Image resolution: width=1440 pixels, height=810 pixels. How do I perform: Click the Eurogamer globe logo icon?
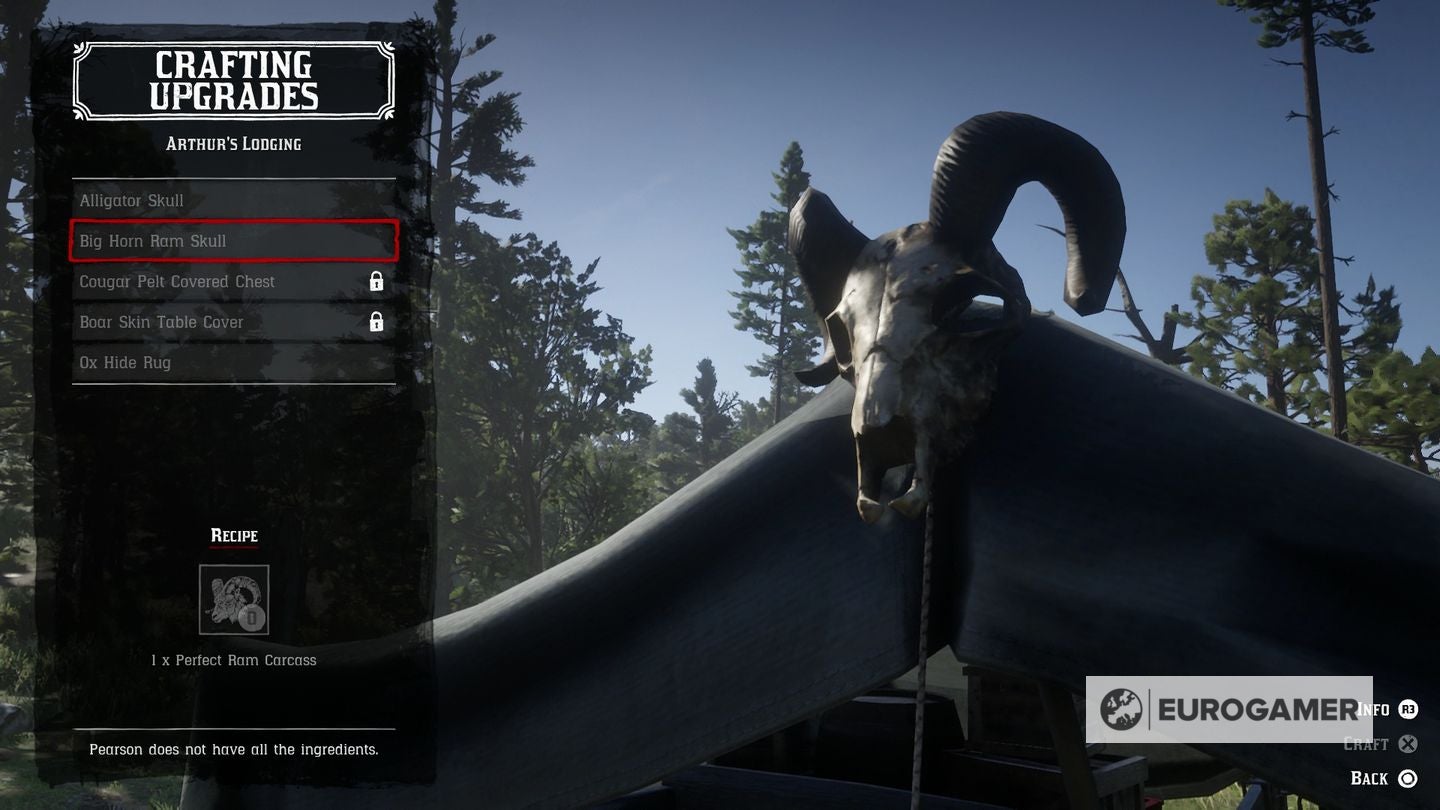[x=1124, y=709]
